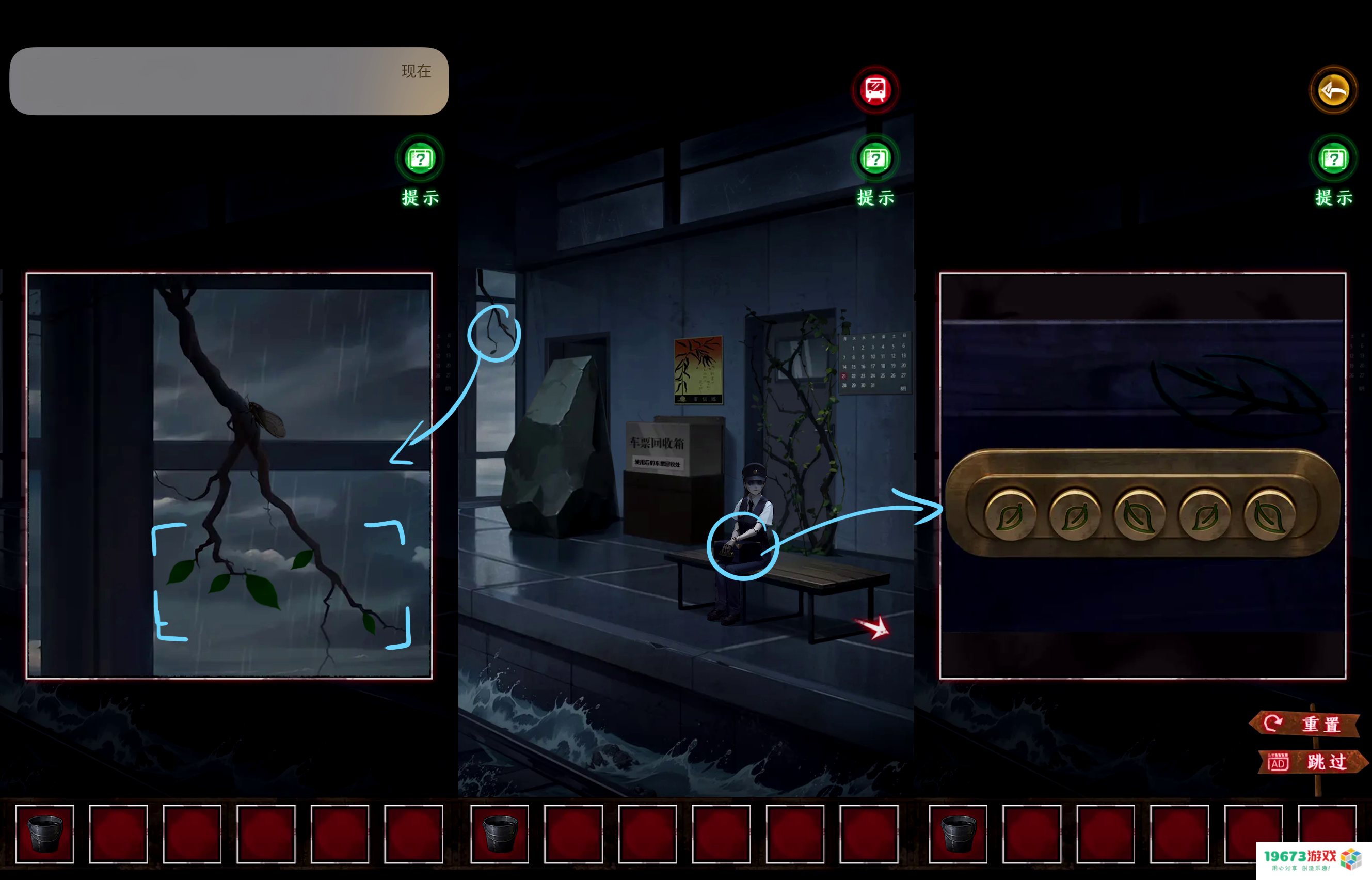
Task: Go back using the yellow arrow button
Action: coord(1333,90)
